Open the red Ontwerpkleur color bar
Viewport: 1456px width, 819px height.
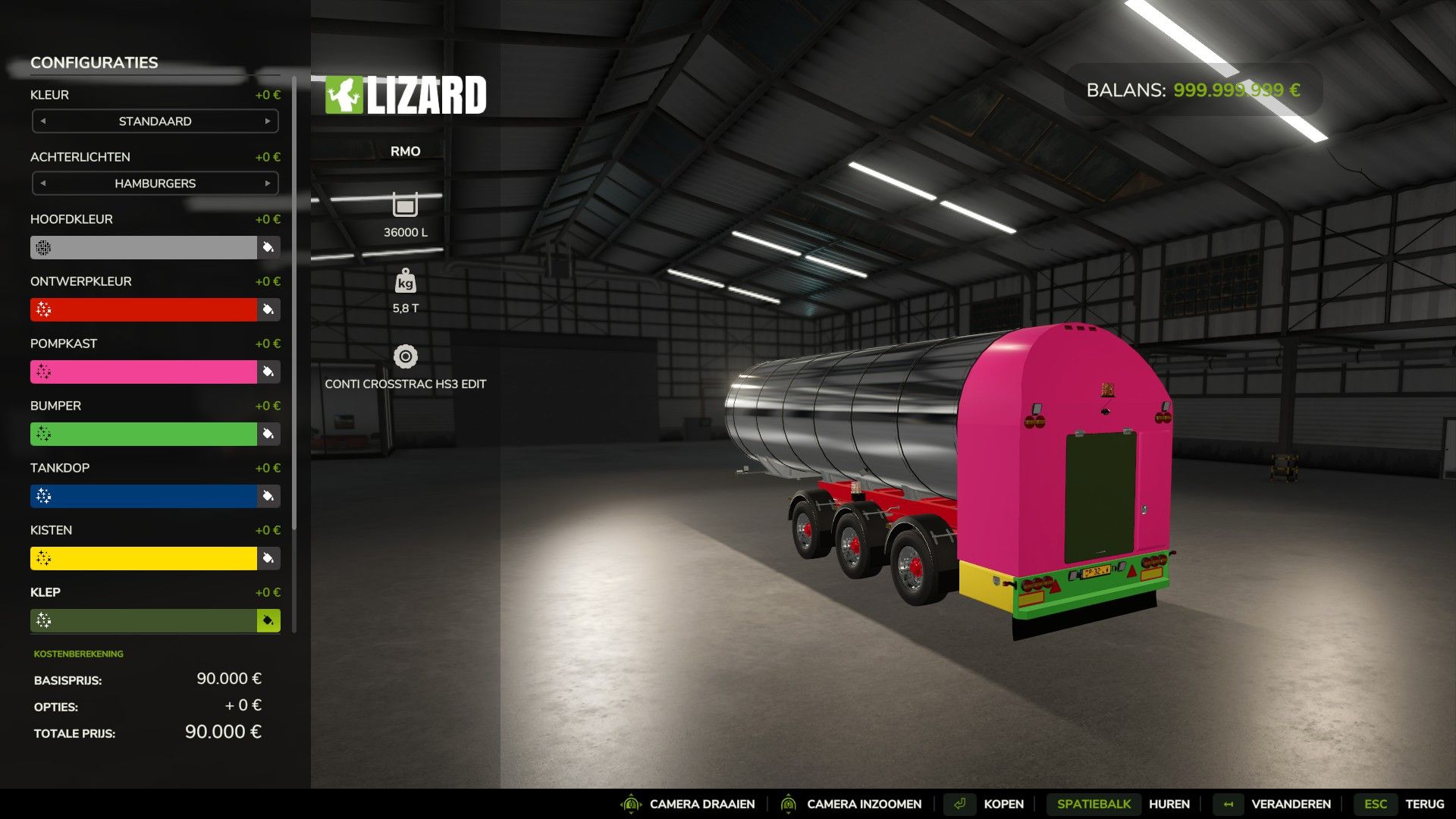click(144, 309)
